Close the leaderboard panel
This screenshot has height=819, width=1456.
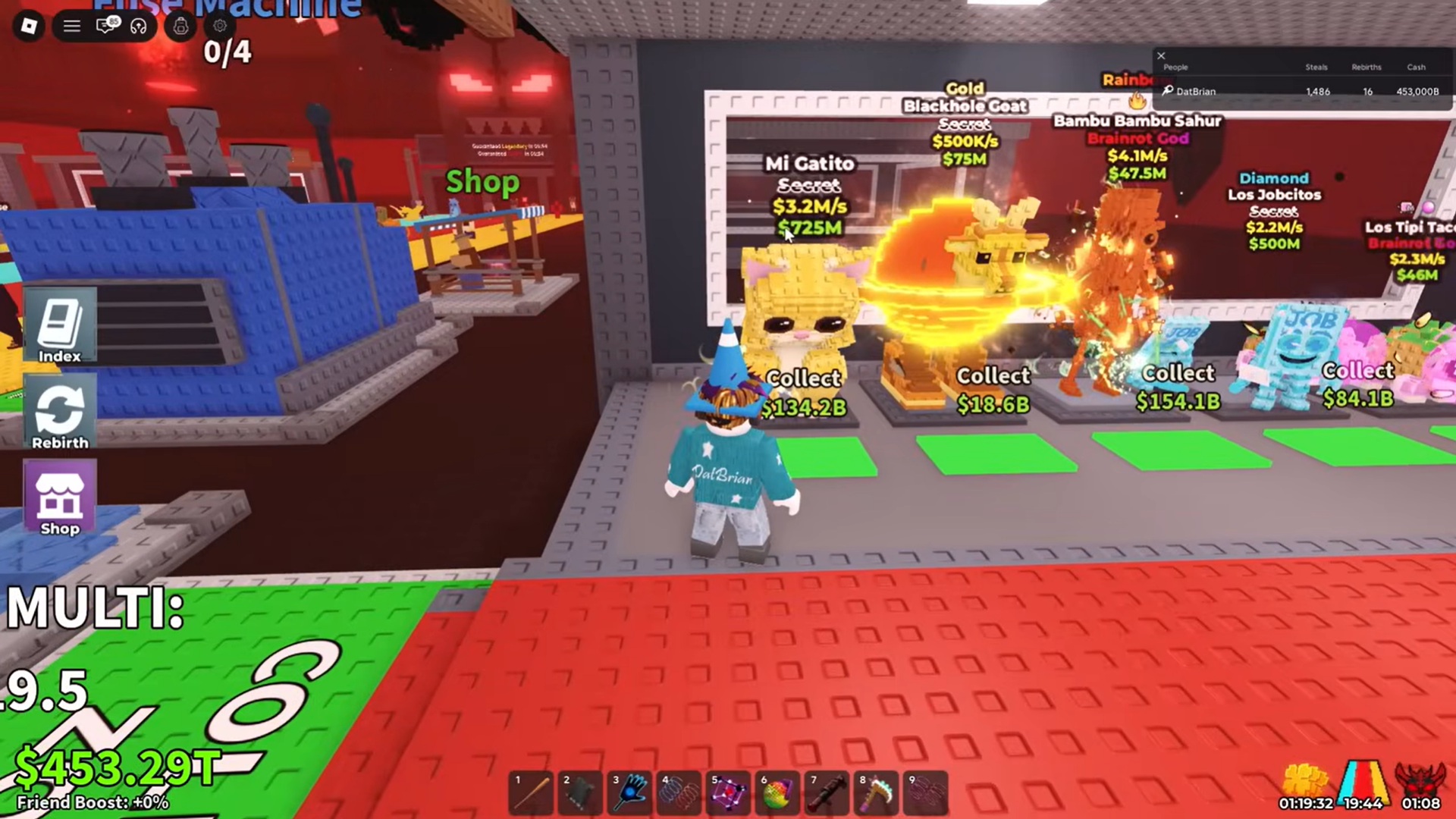point(1161,55)
